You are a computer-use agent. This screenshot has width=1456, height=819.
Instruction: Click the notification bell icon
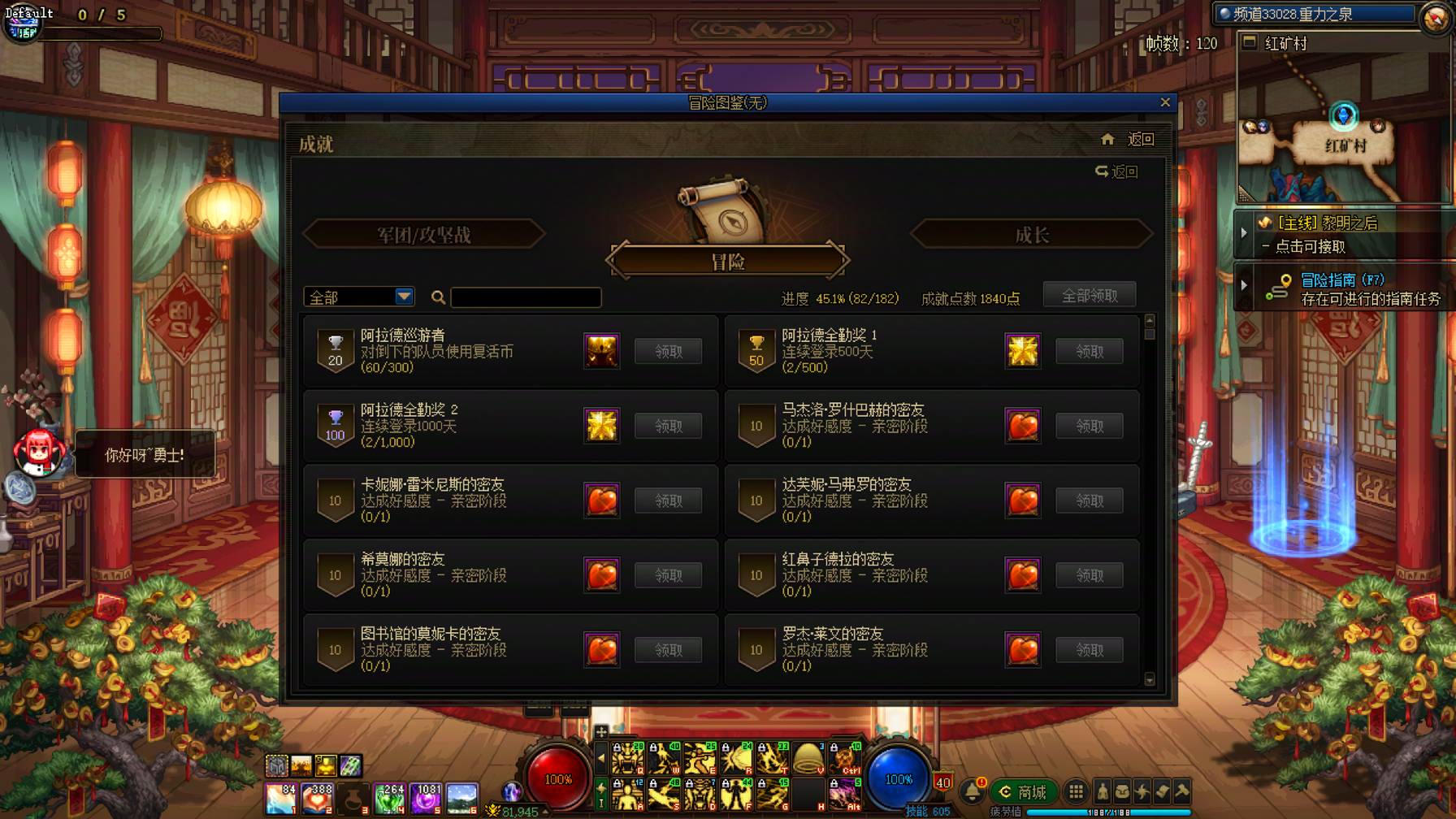(973, 790)
